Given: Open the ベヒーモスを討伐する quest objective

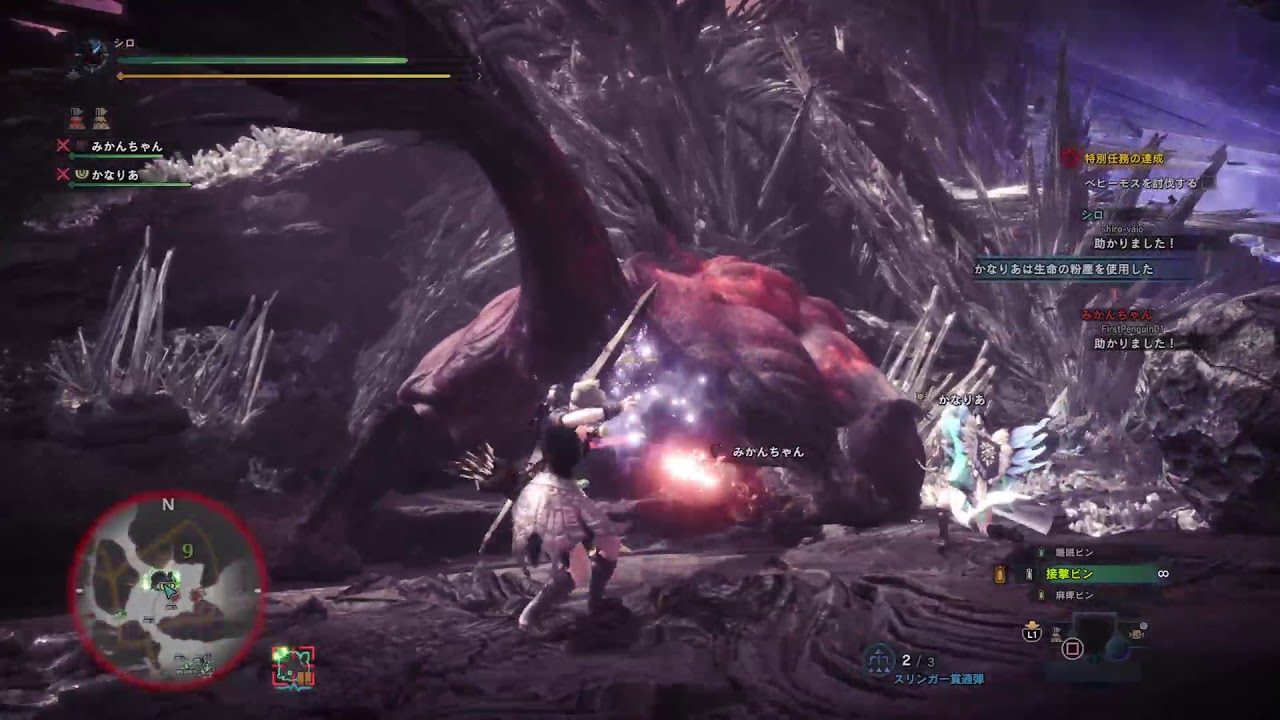Looking at the screenshot, I should [x=1141, y=183].
